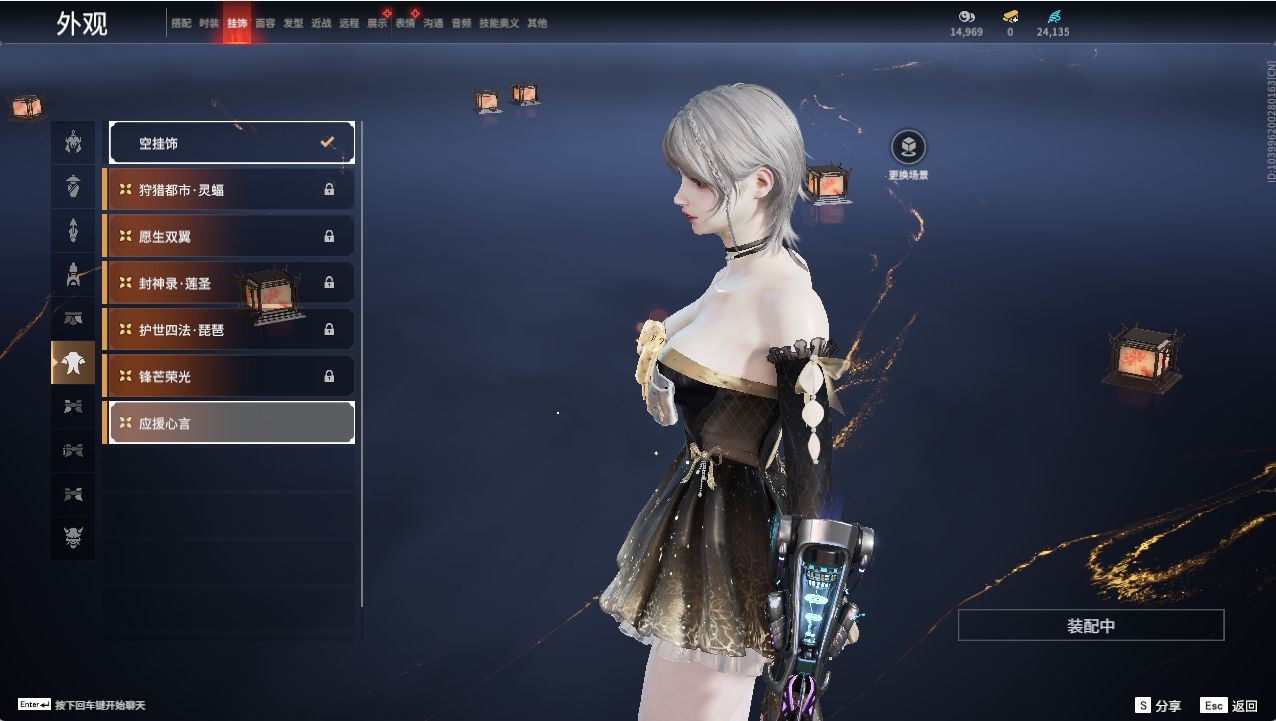
Task: Click the 装配中 equip button
Action: coord(1090,626)
